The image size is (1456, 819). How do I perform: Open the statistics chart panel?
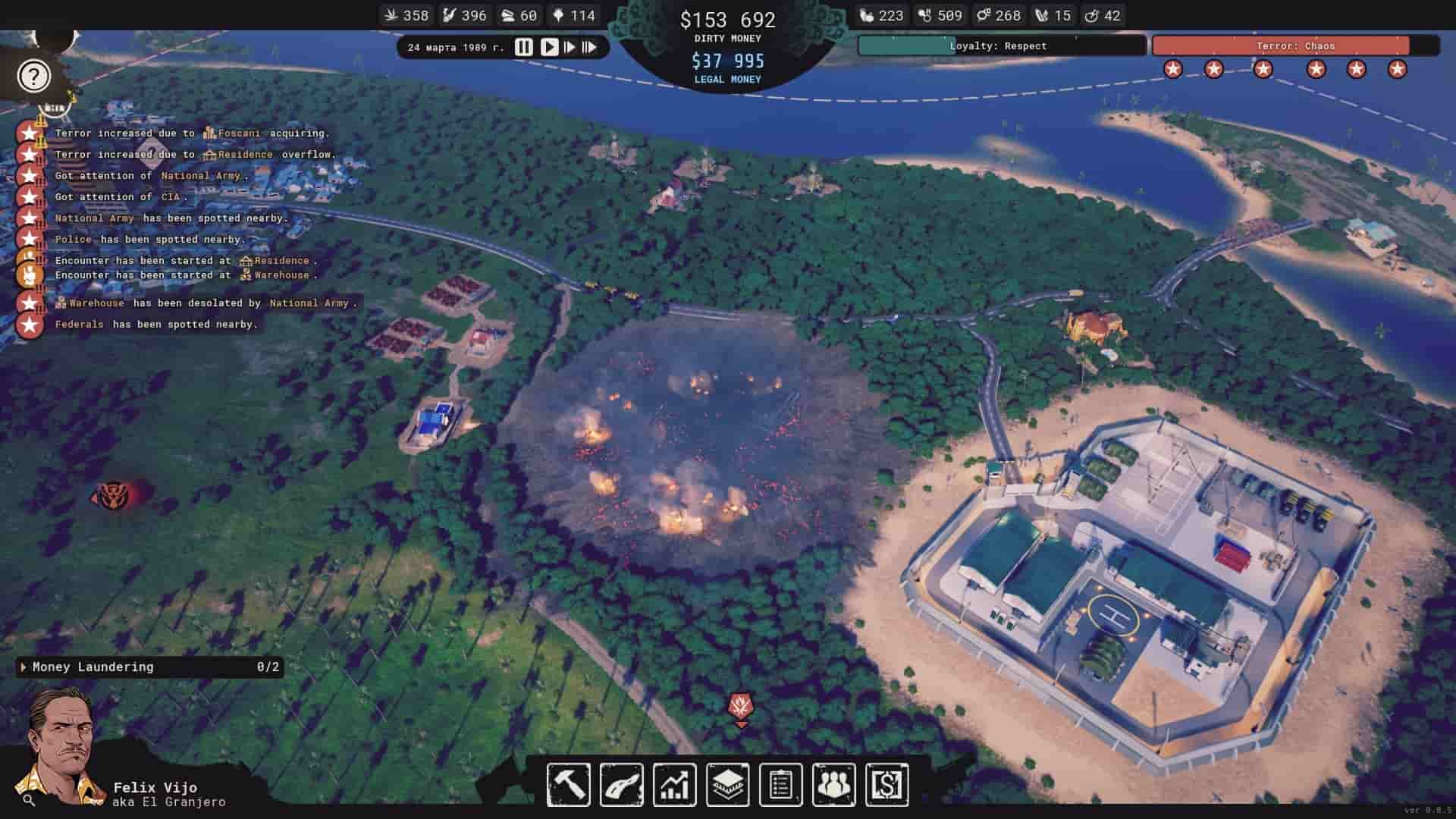pos(674,784)
